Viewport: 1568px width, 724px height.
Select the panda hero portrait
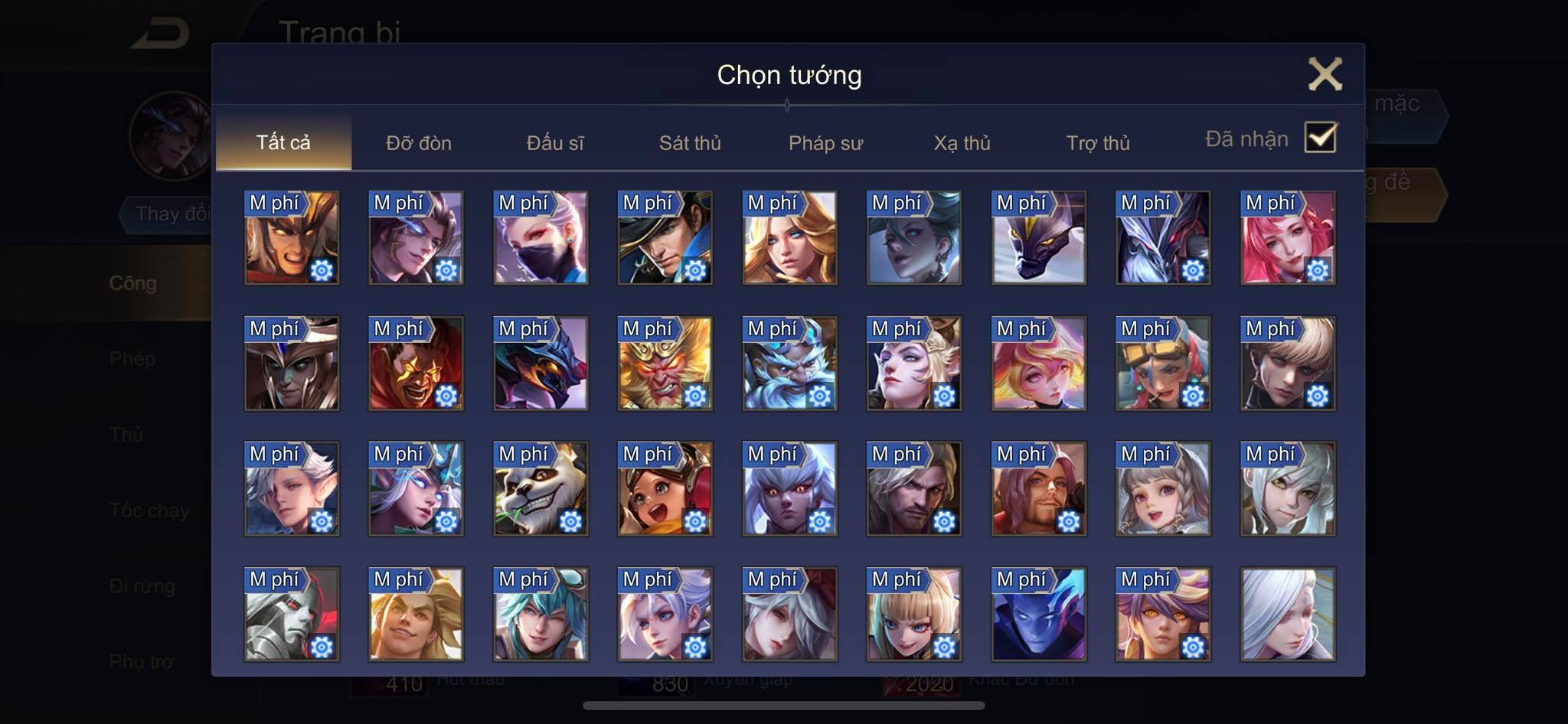(x=541, y=489)
